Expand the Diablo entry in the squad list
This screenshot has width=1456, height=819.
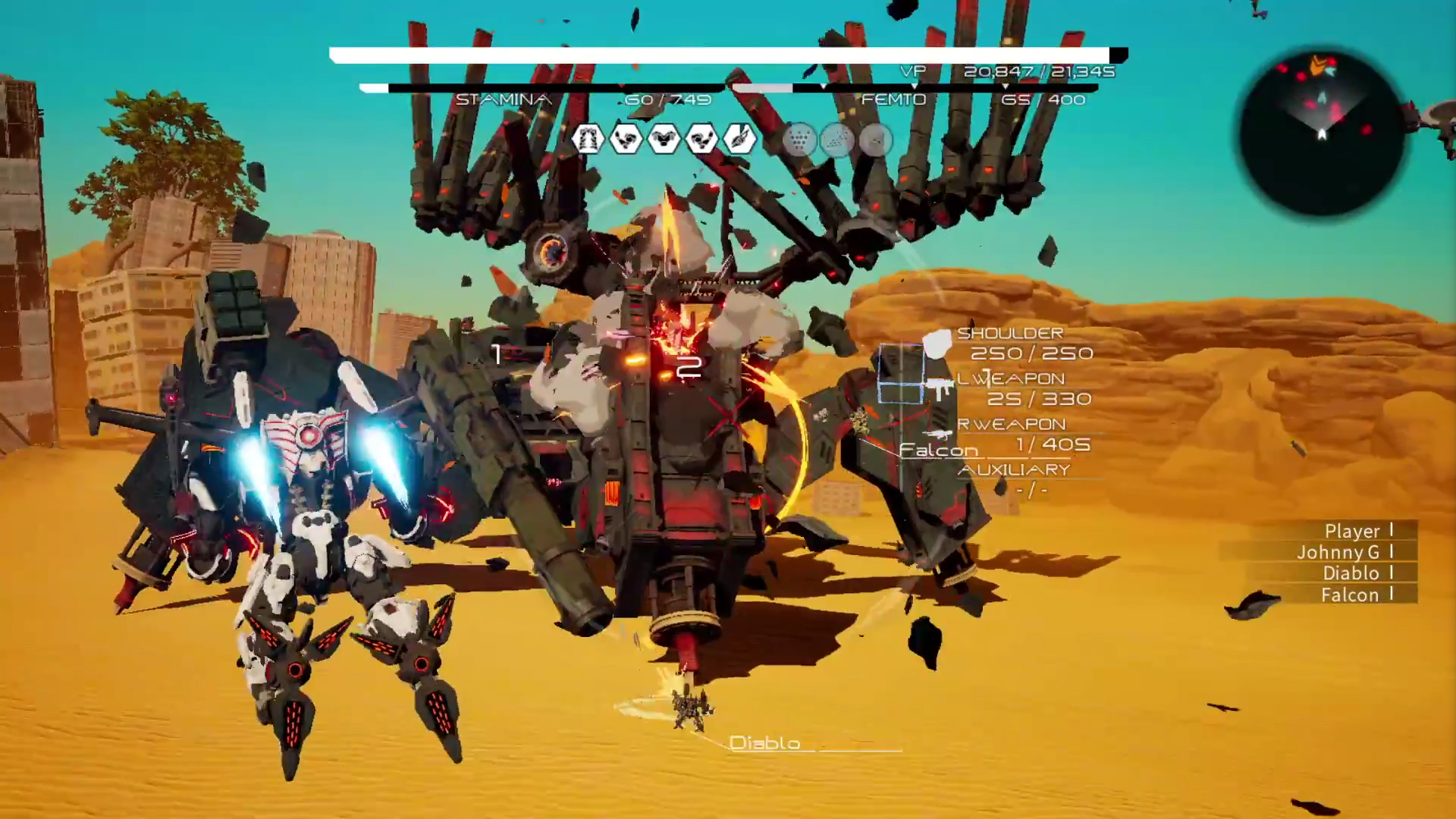[x=1351, y=573]
